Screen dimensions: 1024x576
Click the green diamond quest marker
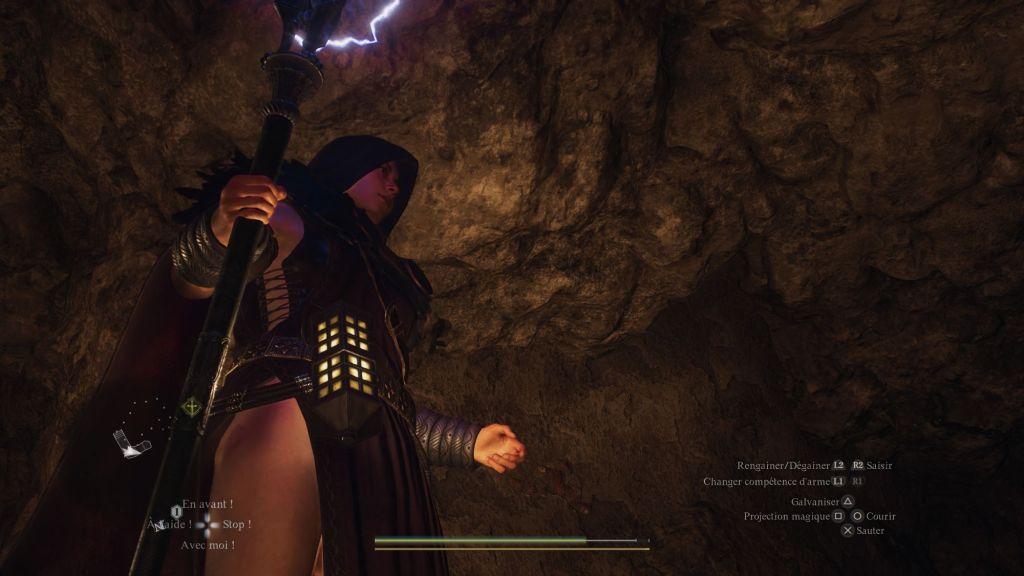[190, 407]
